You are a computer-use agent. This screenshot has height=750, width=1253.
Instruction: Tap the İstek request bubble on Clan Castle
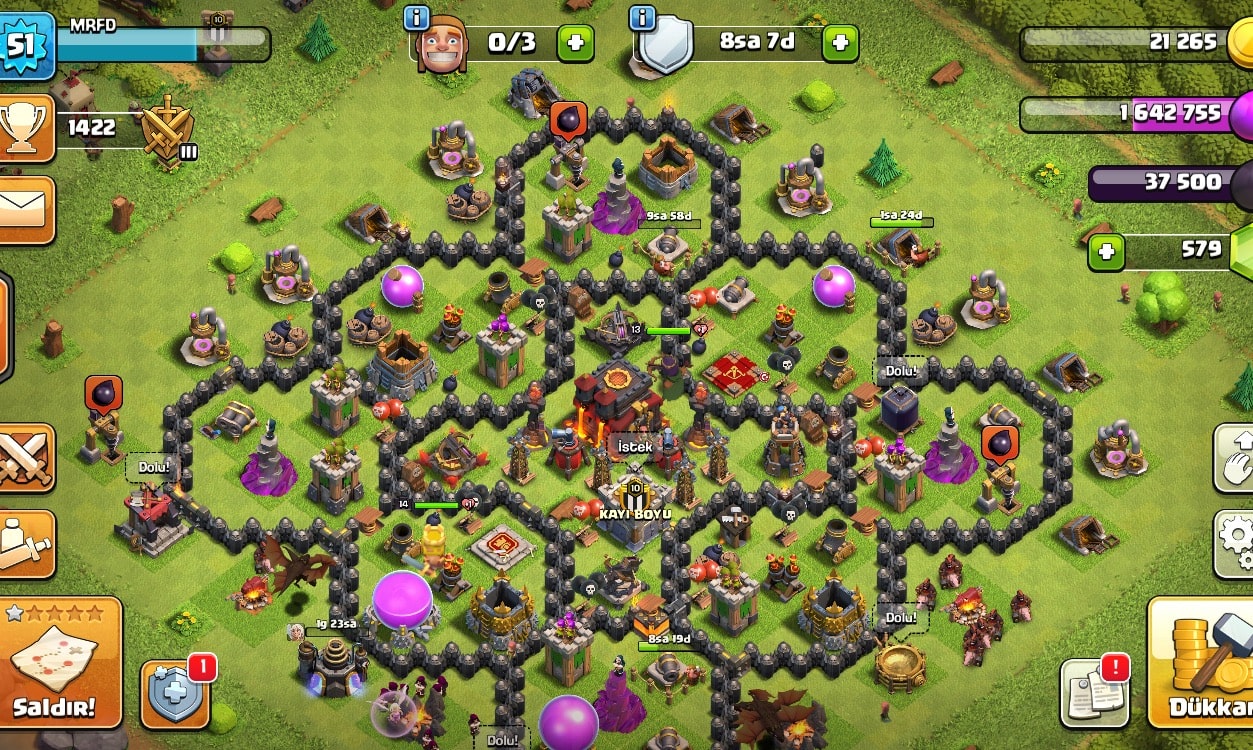pyautogui.click(x=635, y=447)
